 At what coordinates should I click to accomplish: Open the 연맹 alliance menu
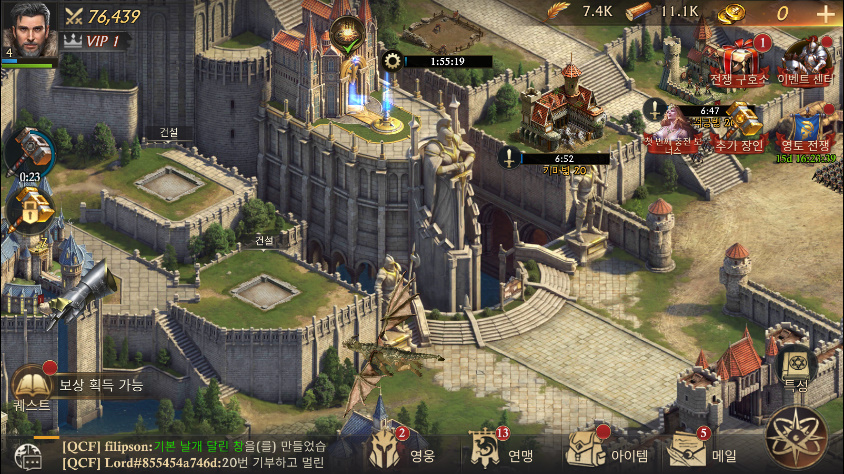point(490,452)
